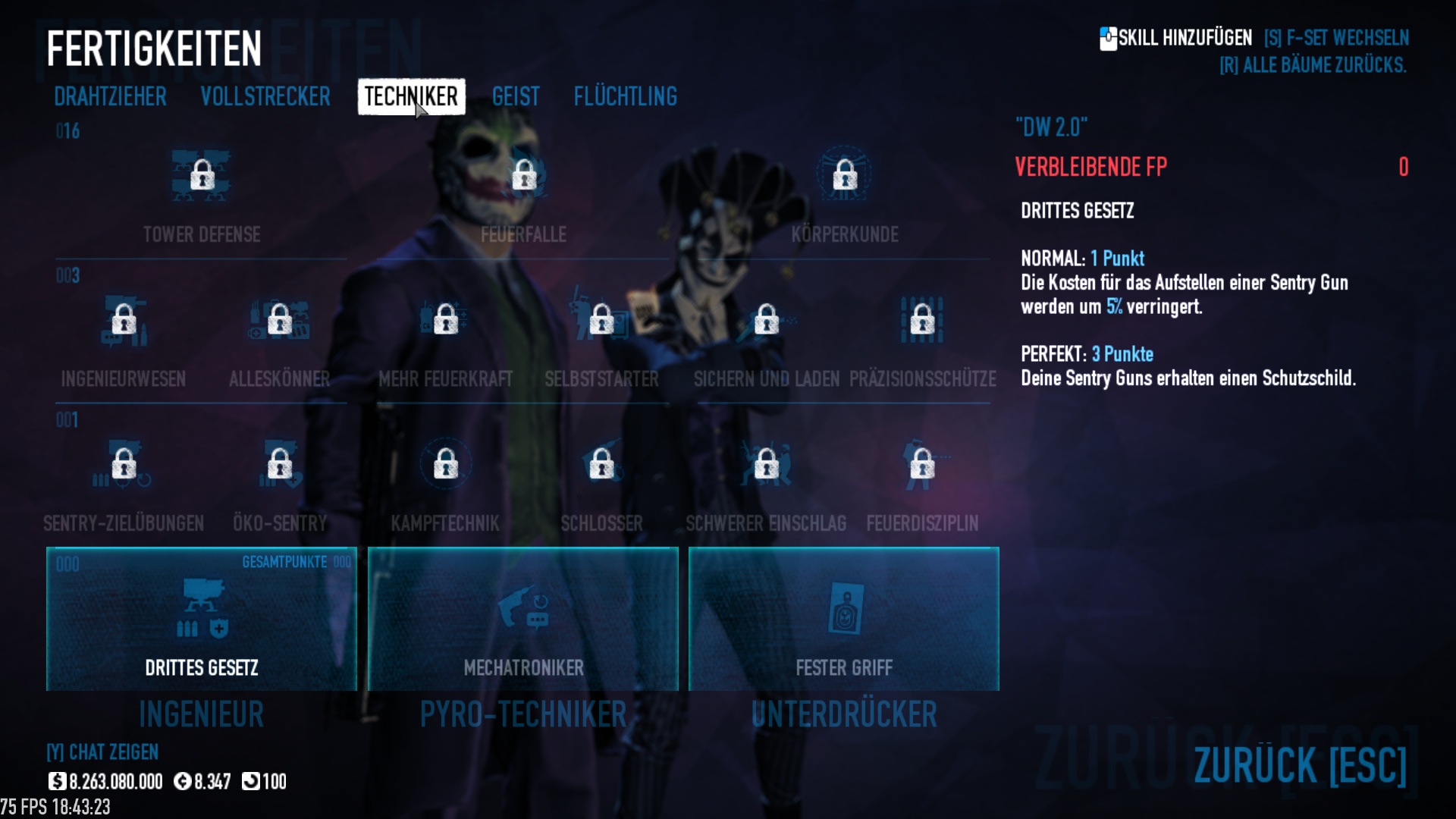Open the Flüchtling skill tab
This screenshot has width=1456, height=819.
(625, 97)
